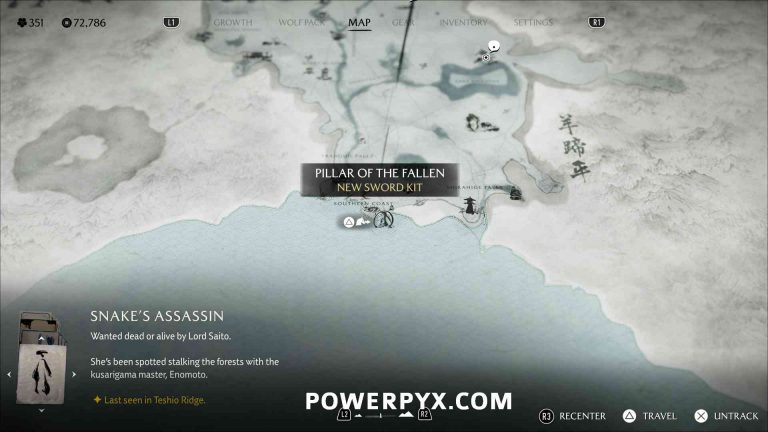Click the down arrow below the bounty card
Screen dimensions: 768x432
click(41, 410)
